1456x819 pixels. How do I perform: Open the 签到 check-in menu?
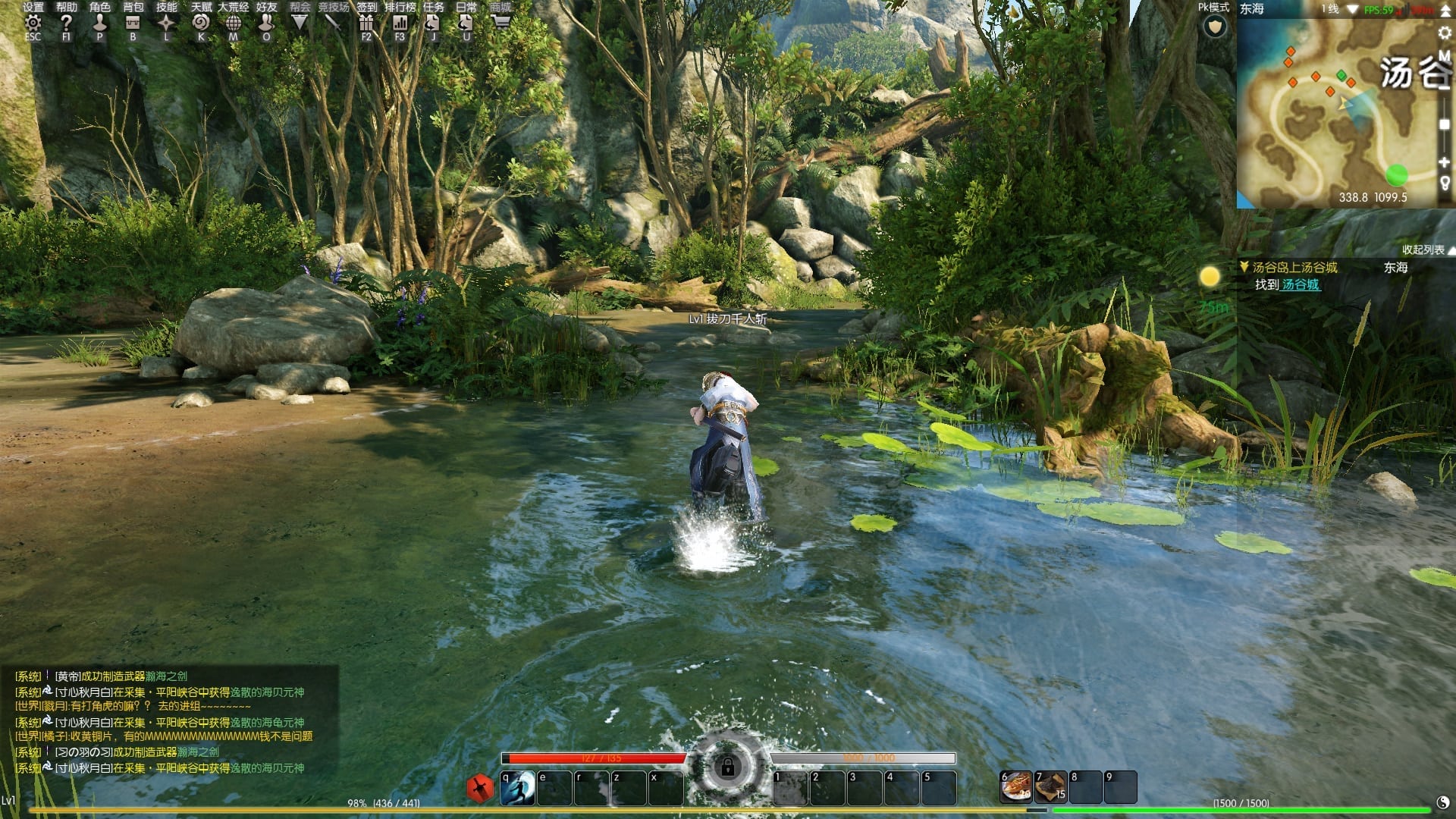[366, 24]
